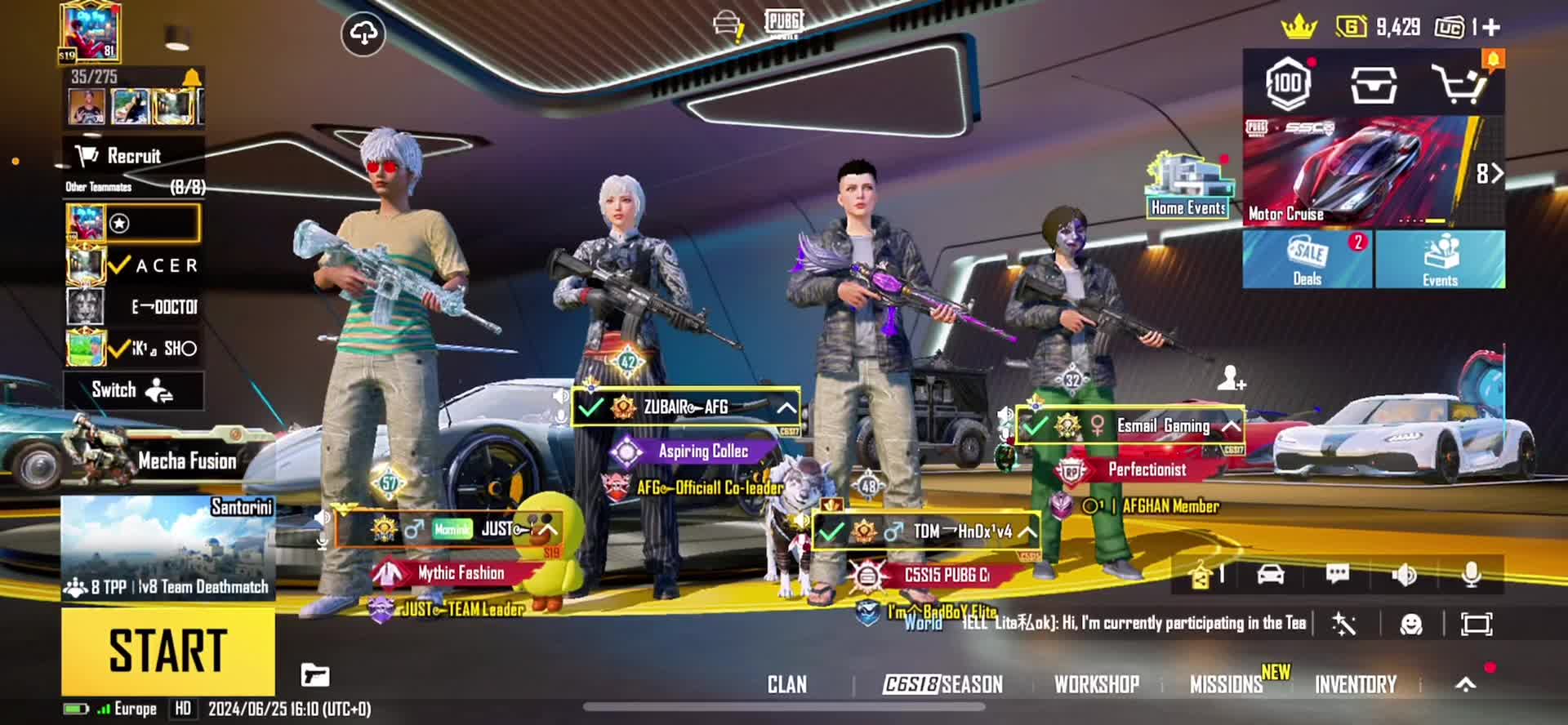Image resolution: width=1568 pixels, height=725 pixels.
Task: Open the shopping cart shop
Action: click(1458, 83)
